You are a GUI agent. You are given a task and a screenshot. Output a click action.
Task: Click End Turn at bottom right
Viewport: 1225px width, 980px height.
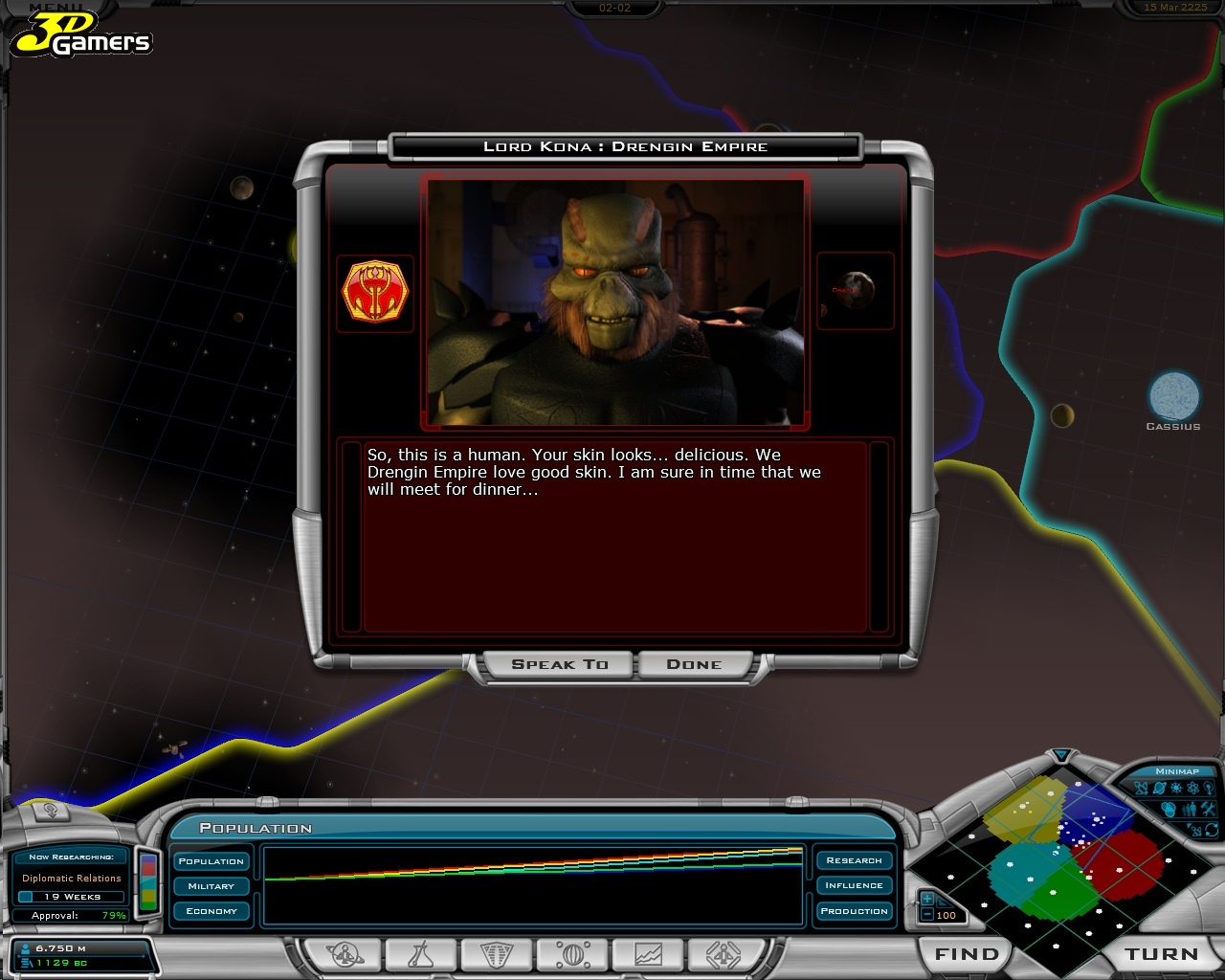tap(1160, 954)
